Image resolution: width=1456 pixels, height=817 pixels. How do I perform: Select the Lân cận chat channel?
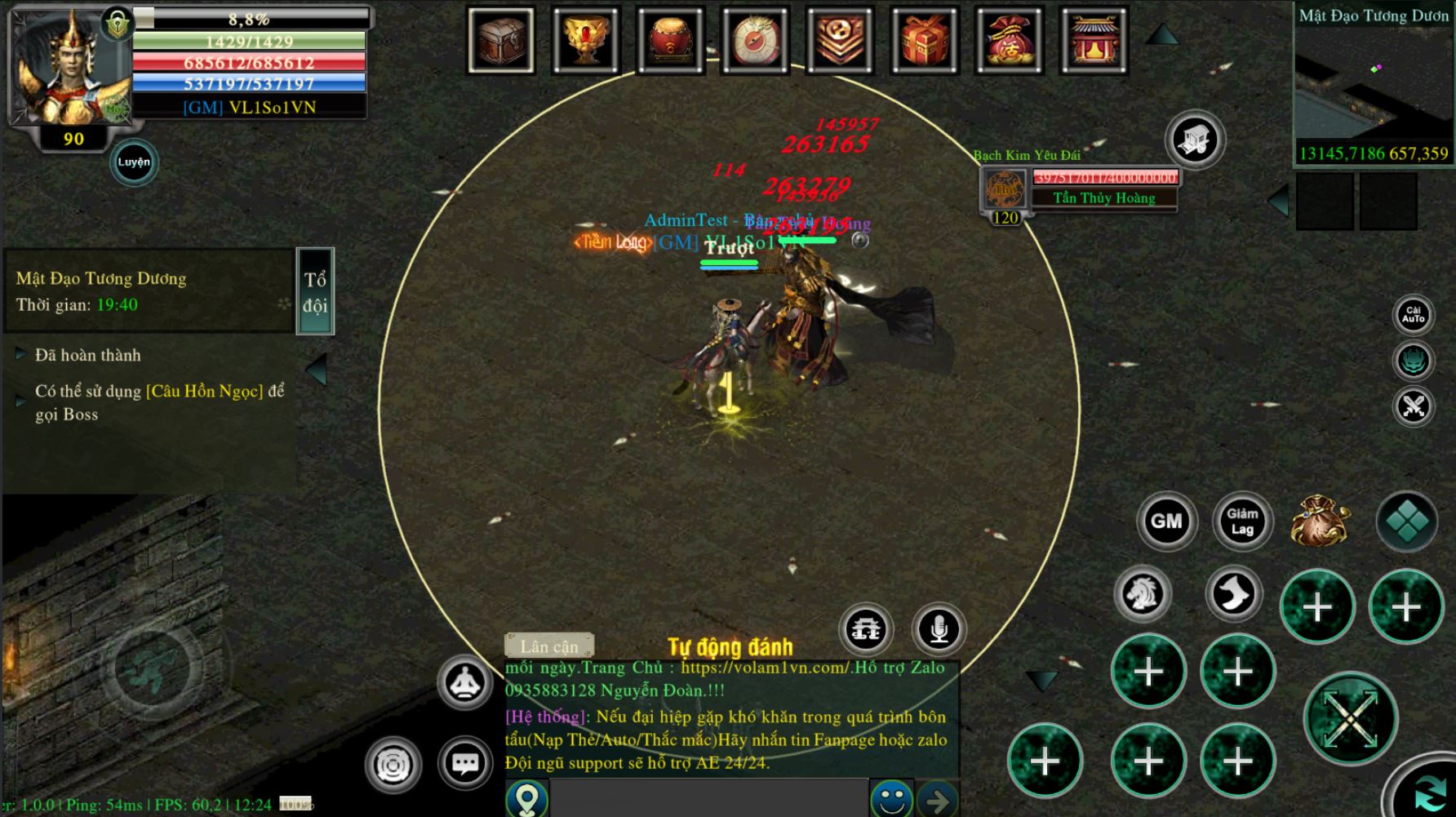[549, 646]
